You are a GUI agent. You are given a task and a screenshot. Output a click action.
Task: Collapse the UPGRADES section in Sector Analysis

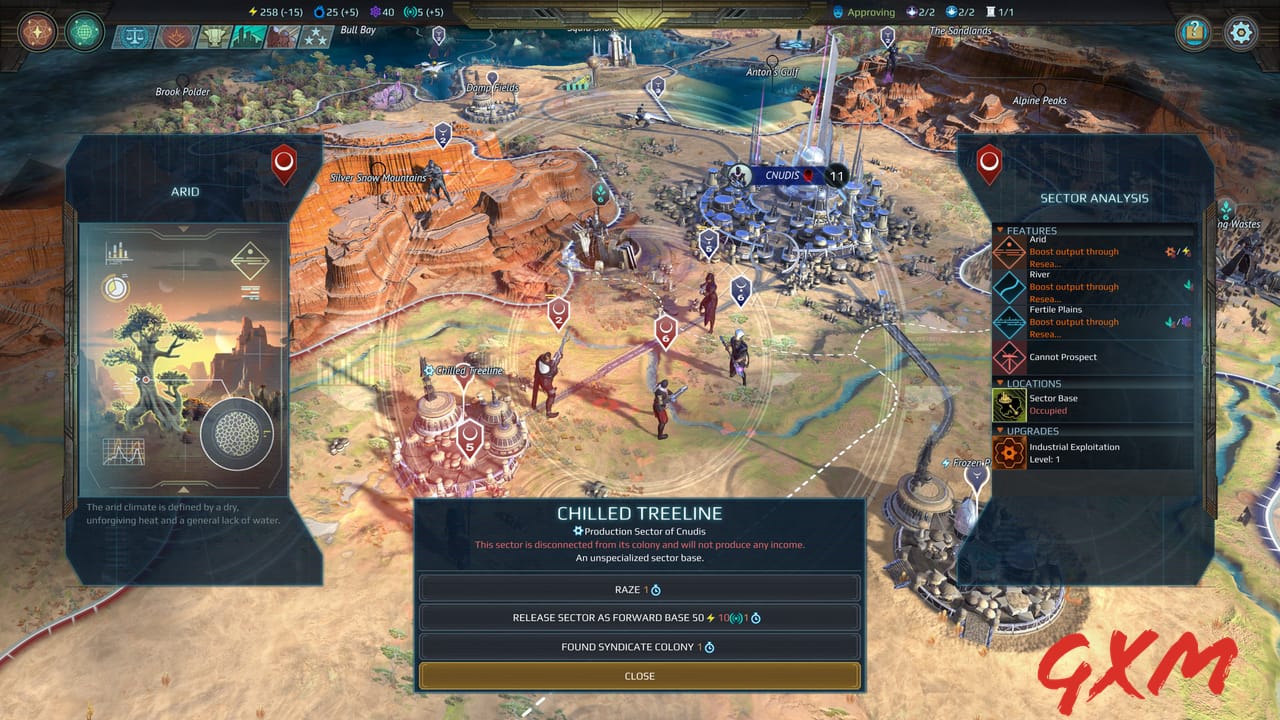pos(1001,429)
